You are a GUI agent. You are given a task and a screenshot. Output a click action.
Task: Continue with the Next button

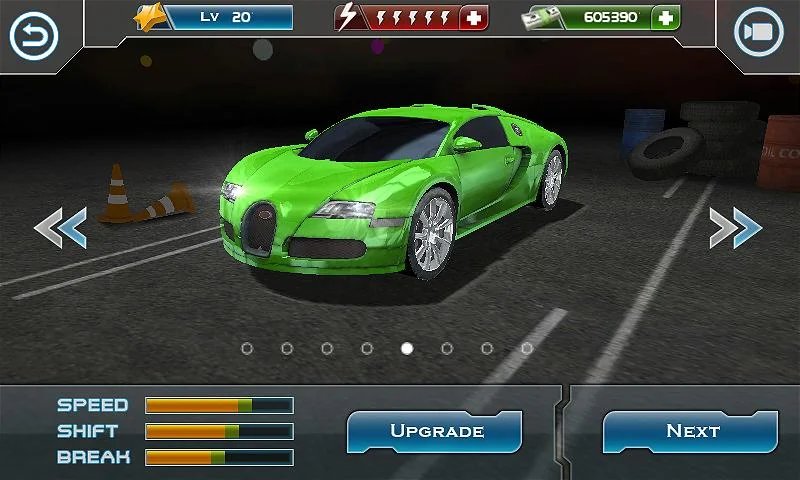tap(692, 432)
